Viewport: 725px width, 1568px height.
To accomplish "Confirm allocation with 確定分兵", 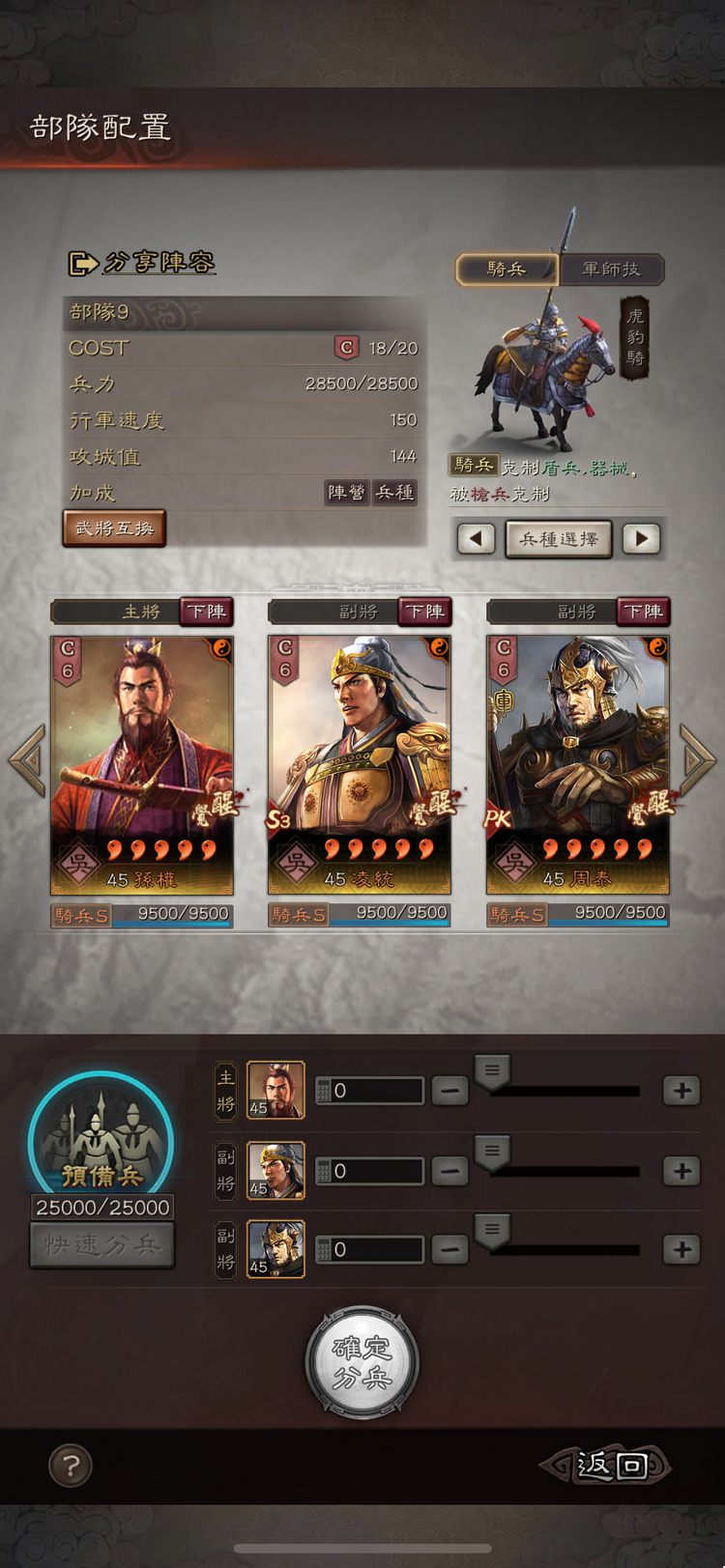I will [362, 1362].
